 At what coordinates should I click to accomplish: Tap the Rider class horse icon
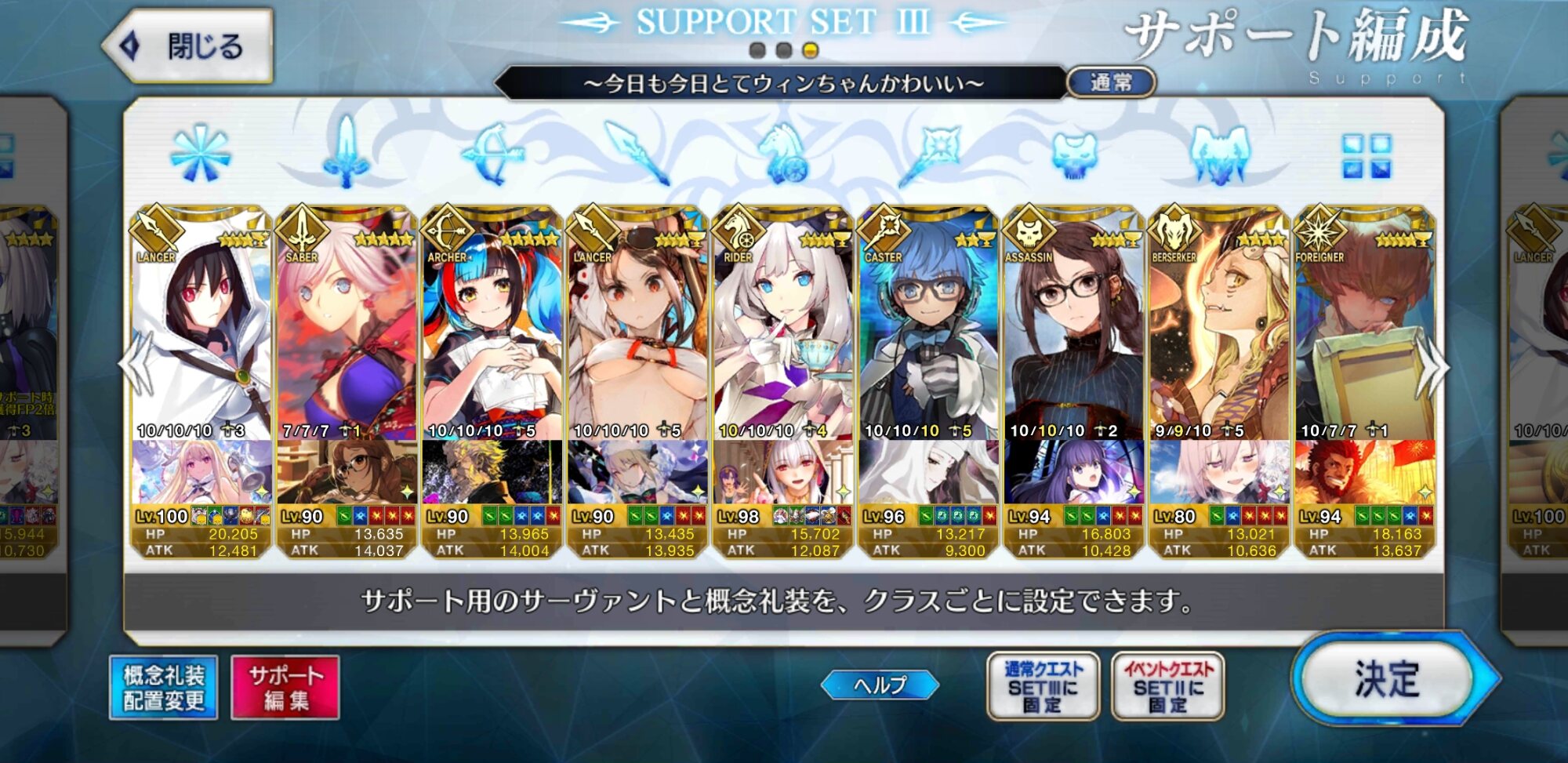pos(784,154)
